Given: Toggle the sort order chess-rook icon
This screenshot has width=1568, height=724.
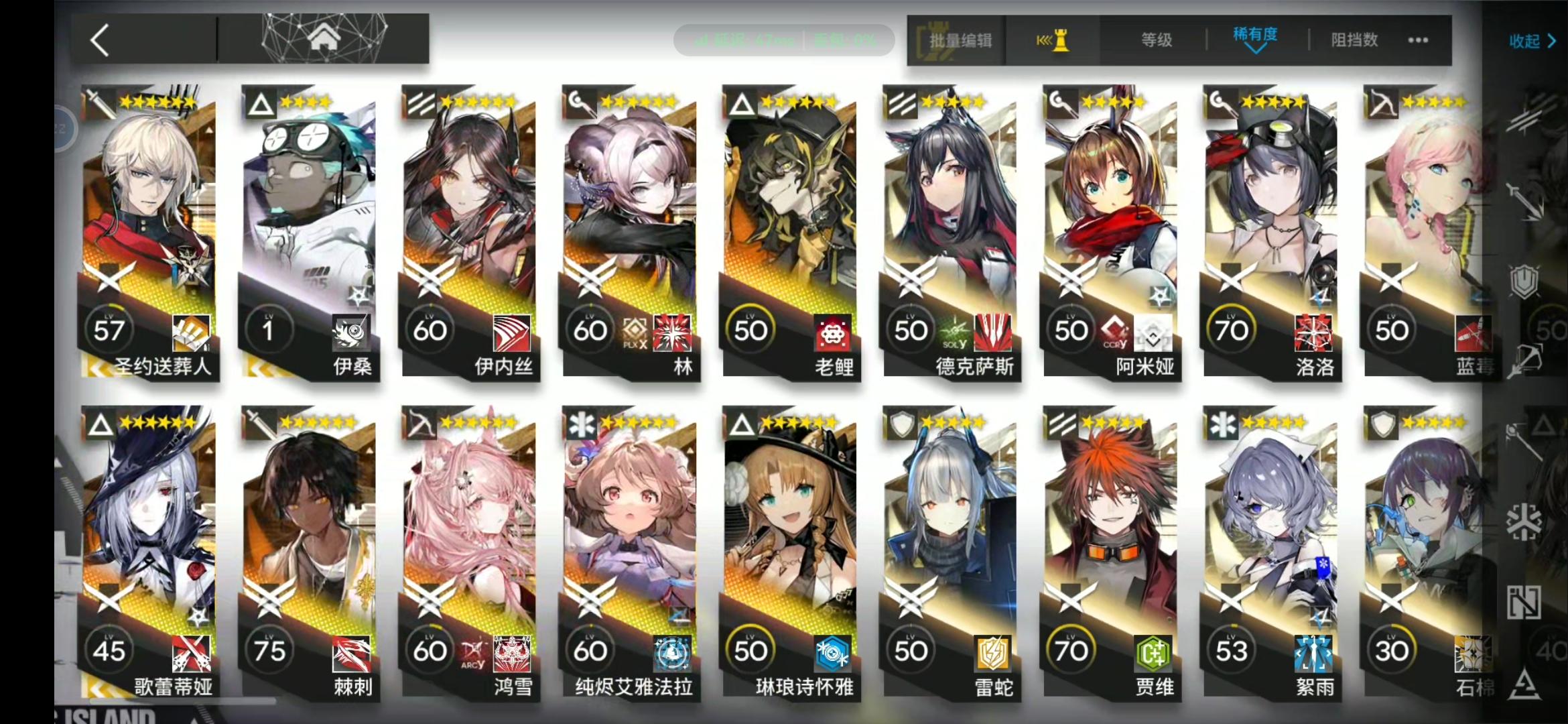Looking at the screenshot, I should (x=1052, y=40).
